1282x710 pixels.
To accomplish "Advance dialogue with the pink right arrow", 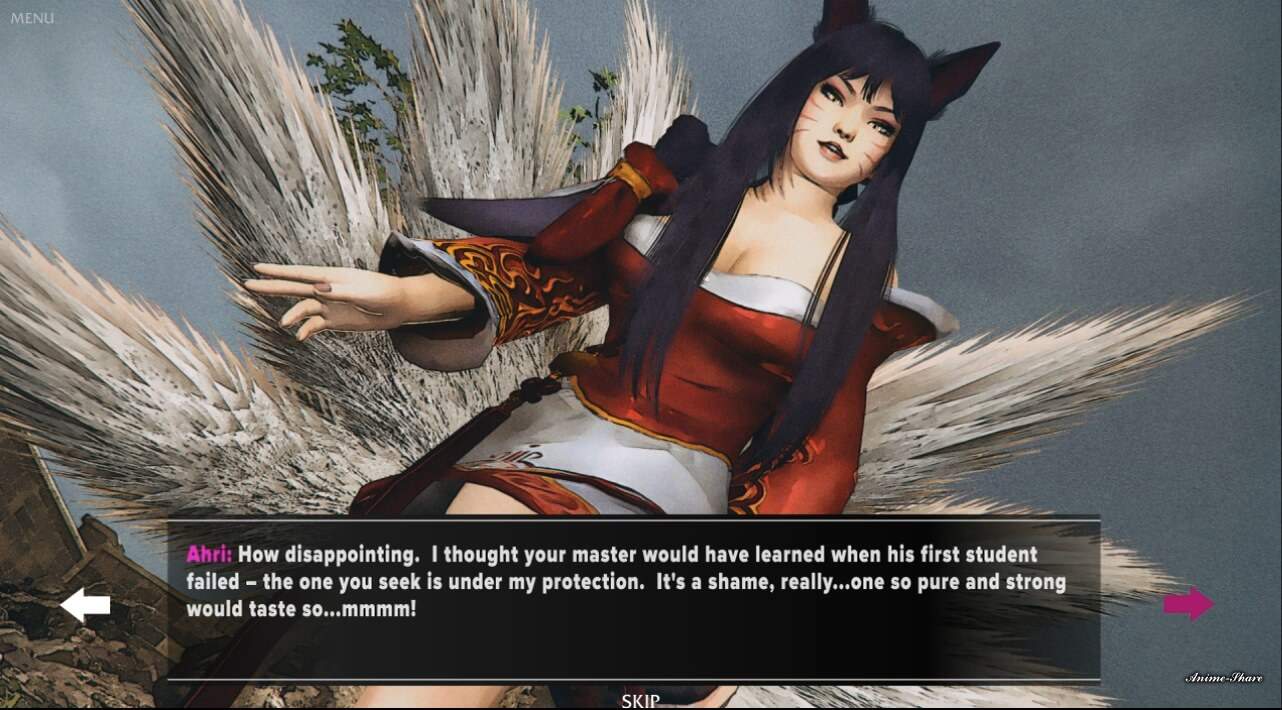I will pyautogui.click(x=1188, y=603).
